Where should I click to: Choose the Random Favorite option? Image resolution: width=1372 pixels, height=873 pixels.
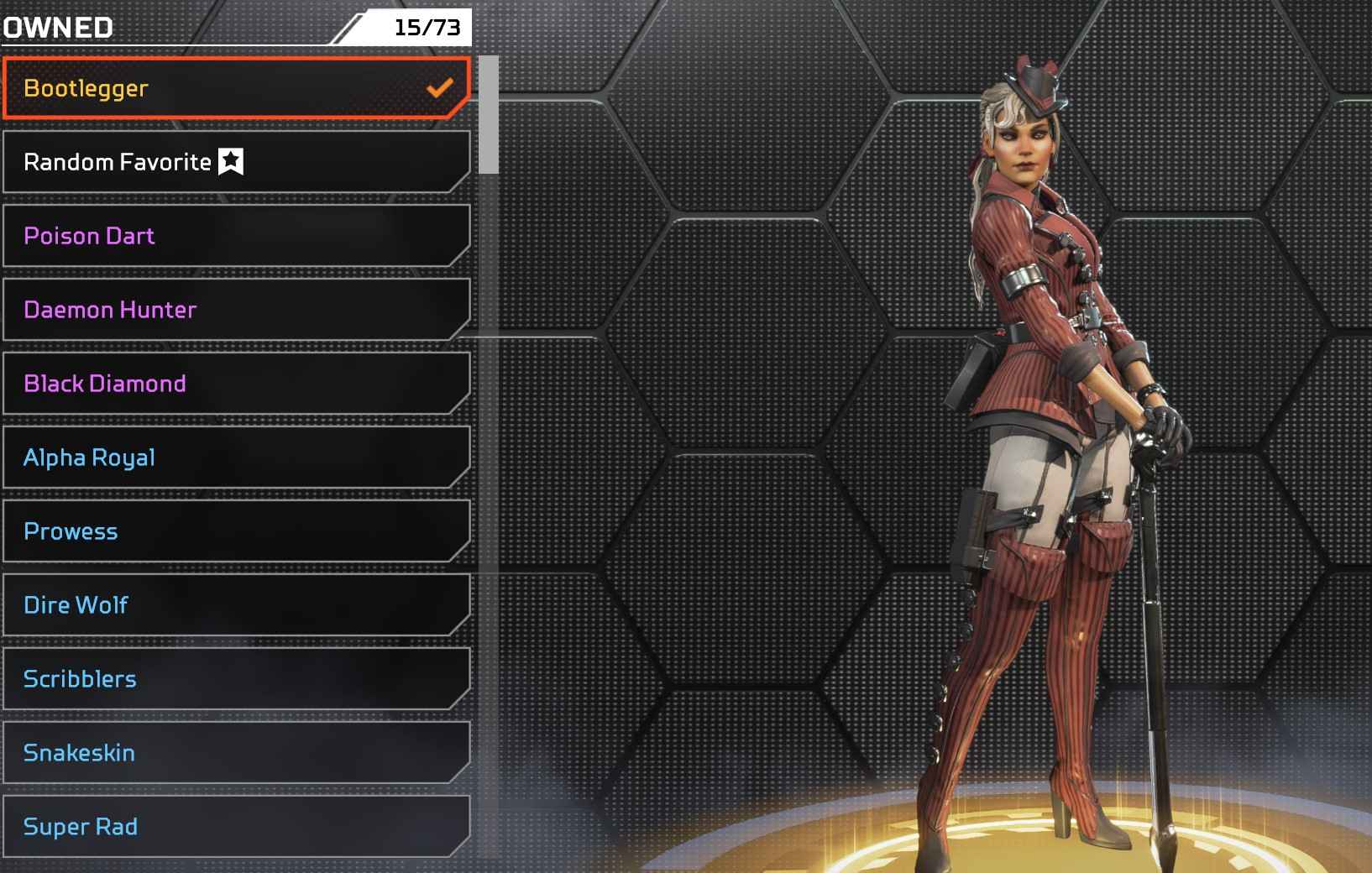(235, 162)
